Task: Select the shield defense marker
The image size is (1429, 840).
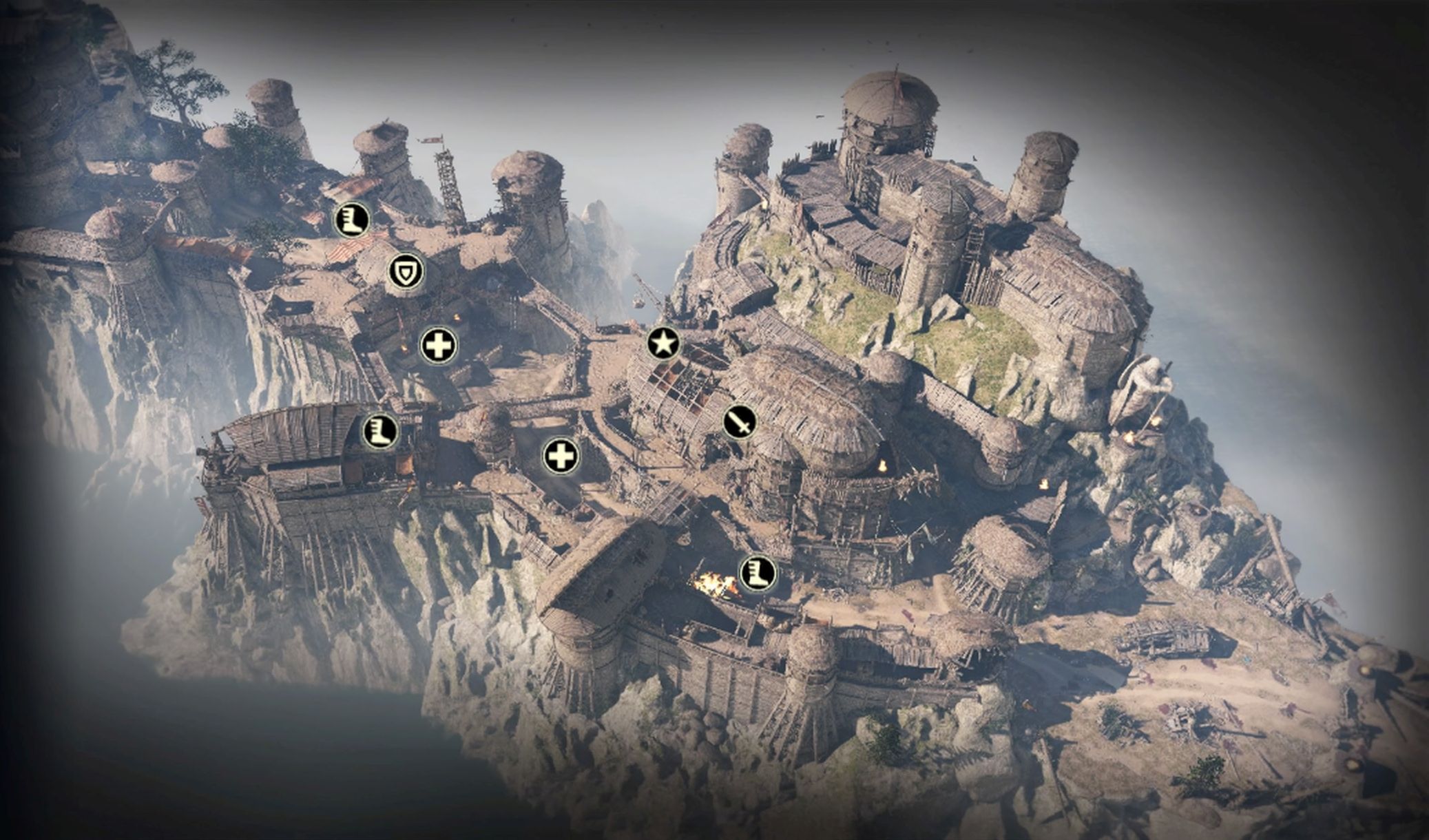Action: tap(406, 272)
